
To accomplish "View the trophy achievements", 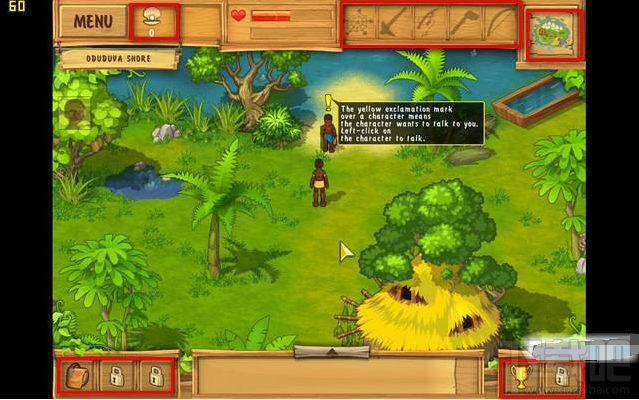I will click(521, 376).
